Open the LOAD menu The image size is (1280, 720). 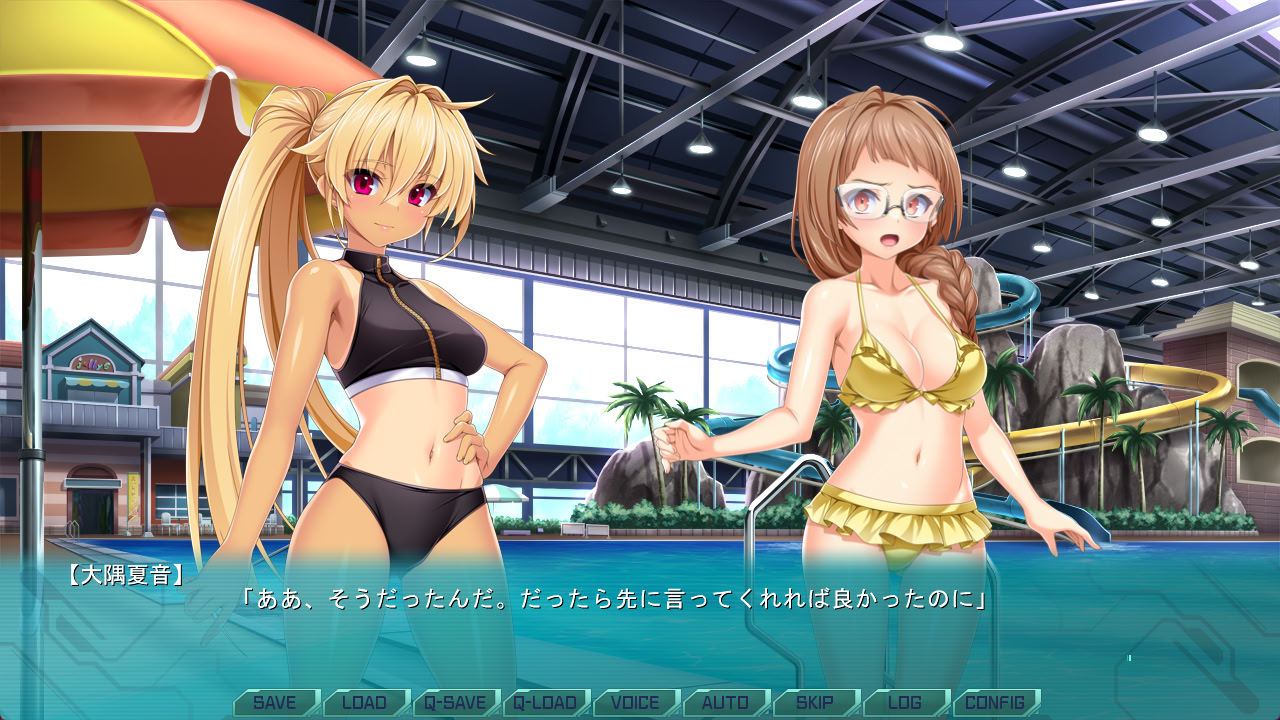(365, 702)
